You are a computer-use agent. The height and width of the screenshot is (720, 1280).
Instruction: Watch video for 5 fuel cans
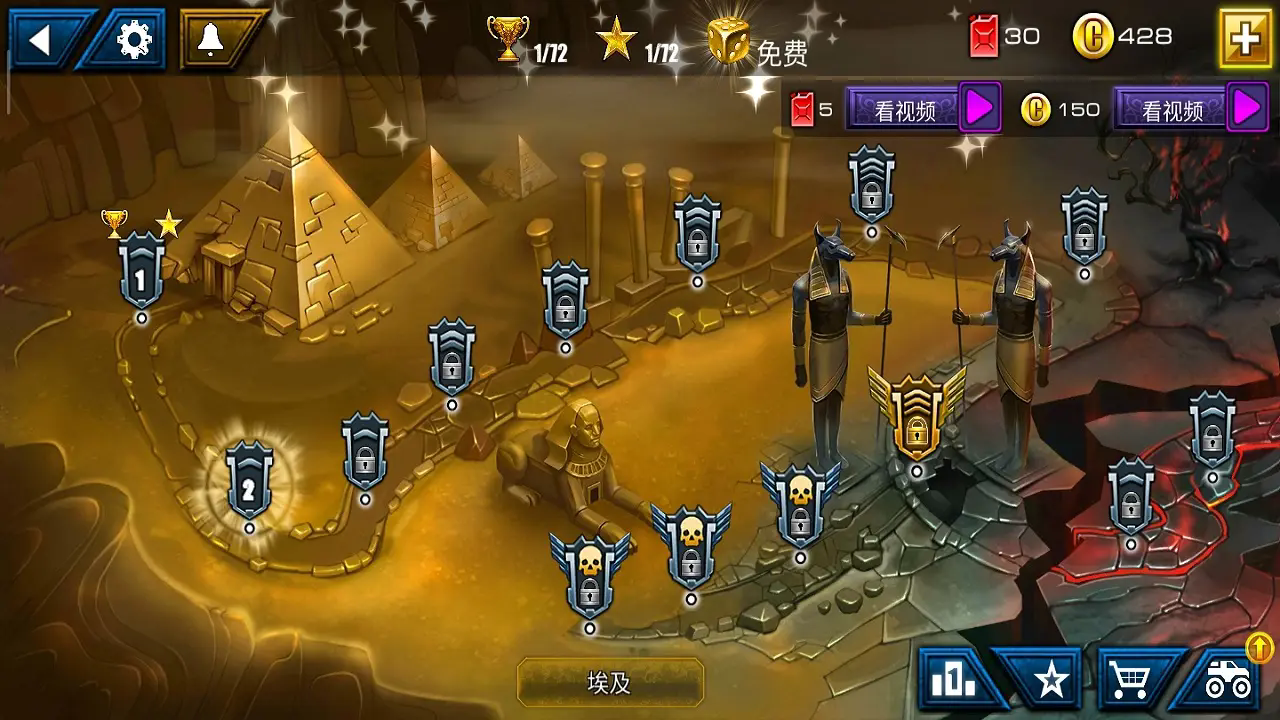coord(922,110)
